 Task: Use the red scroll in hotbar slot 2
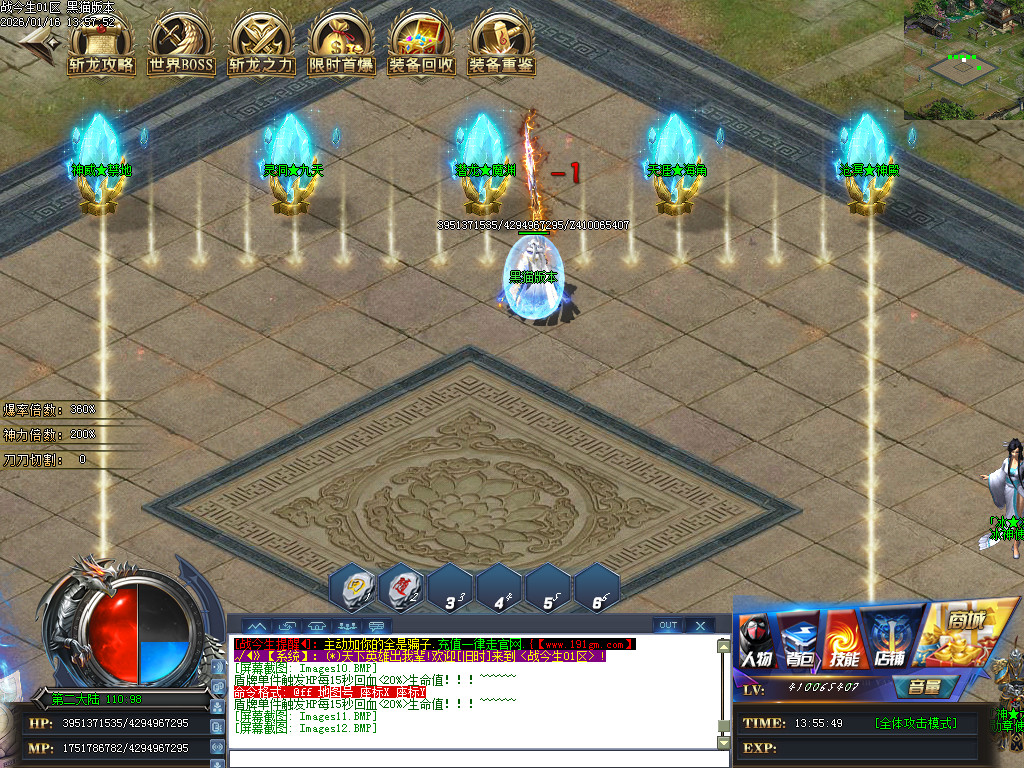point(405,587)
